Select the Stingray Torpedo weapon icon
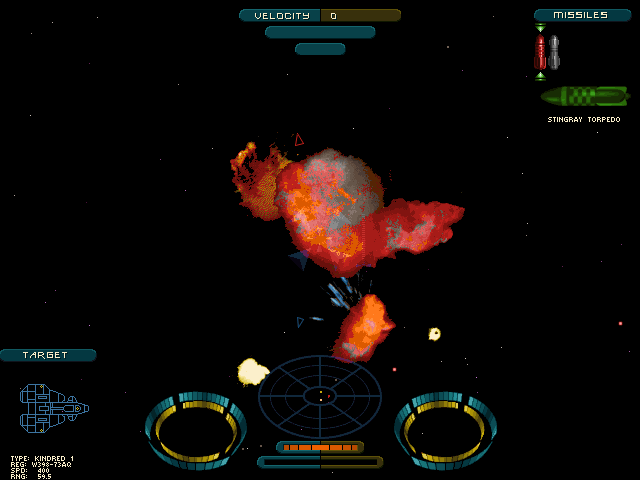Image resolution: width=640 pixels, height=480 pixels. [584, 96]
